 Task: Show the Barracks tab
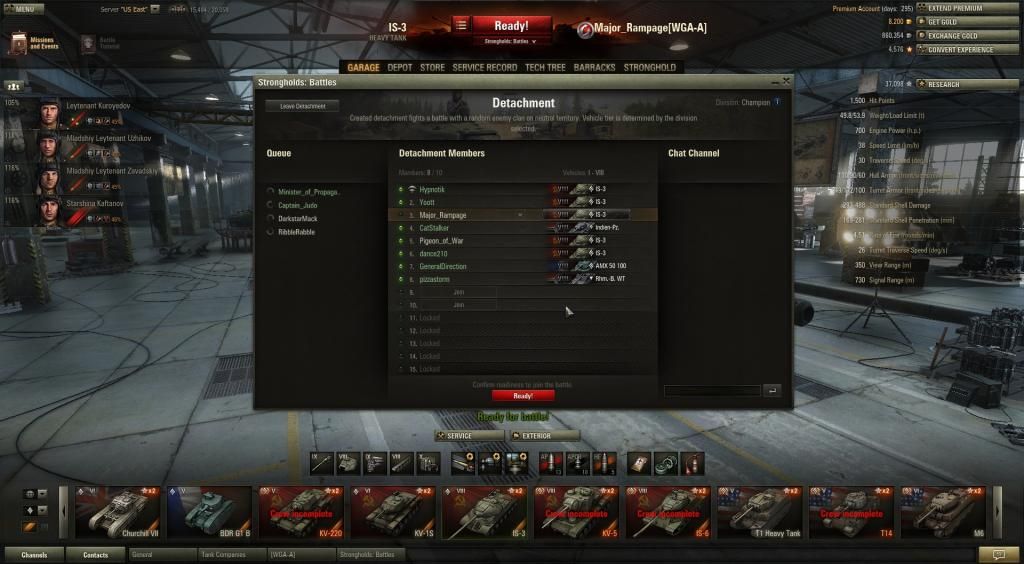tap(595, 67)
